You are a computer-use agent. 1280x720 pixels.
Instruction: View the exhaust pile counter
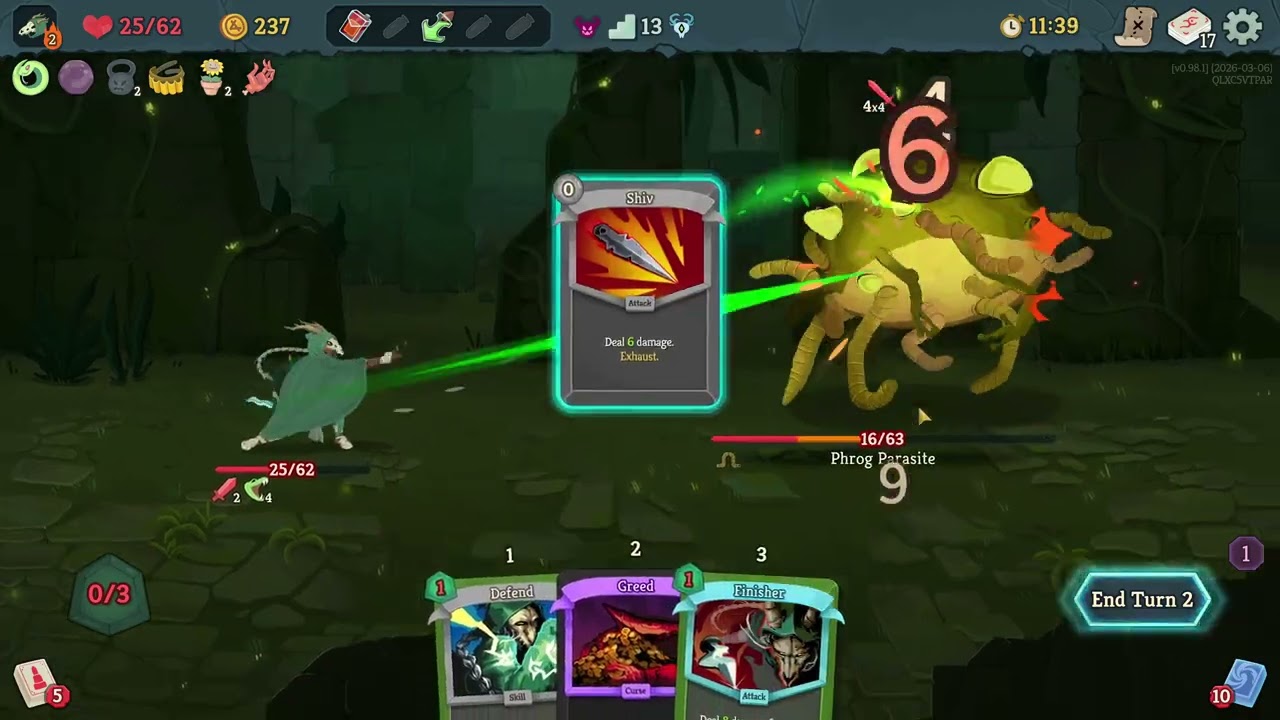pyautogui.click(x=1245, y=554)
